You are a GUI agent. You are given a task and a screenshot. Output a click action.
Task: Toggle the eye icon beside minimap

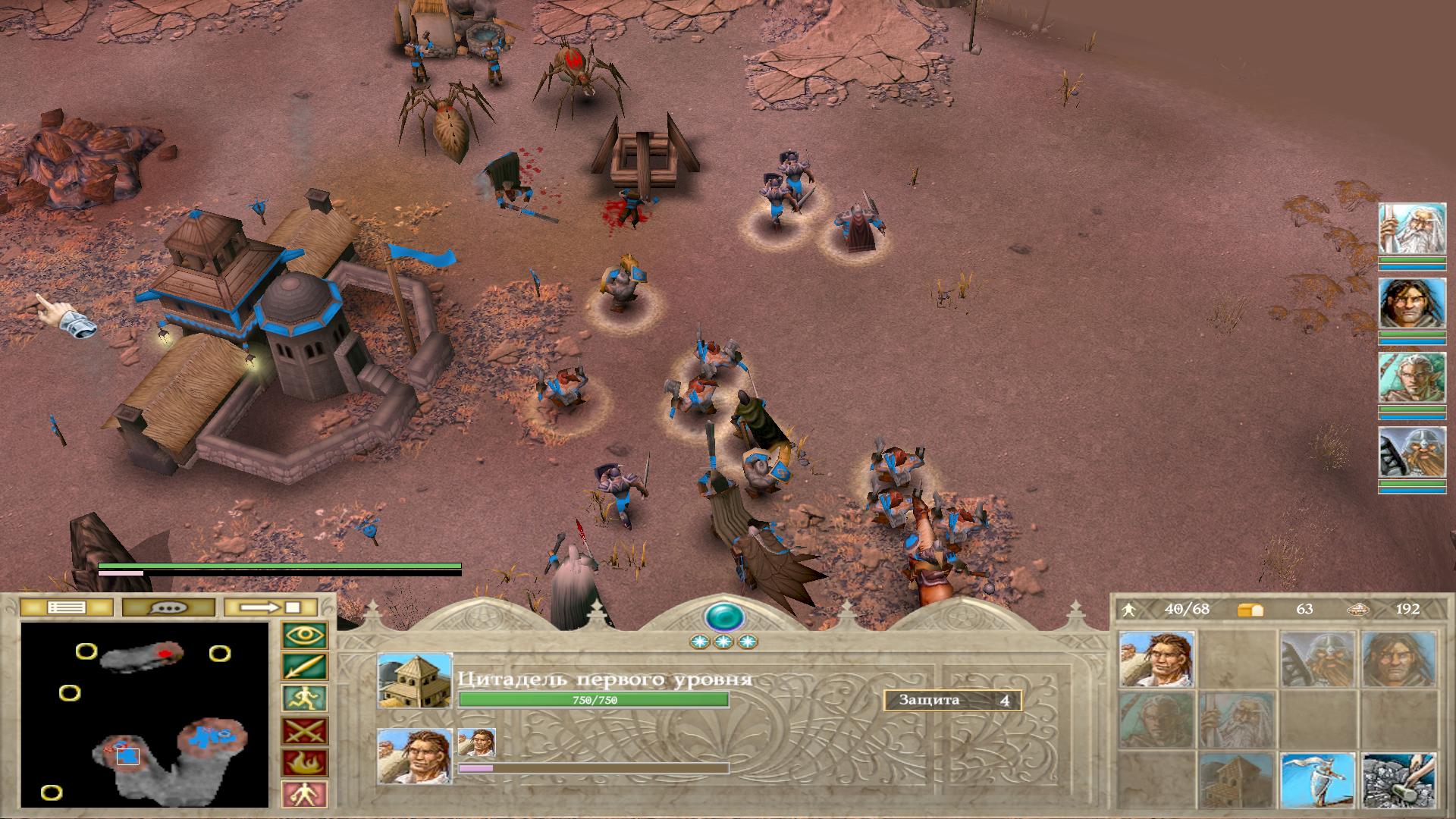point(305,635)
